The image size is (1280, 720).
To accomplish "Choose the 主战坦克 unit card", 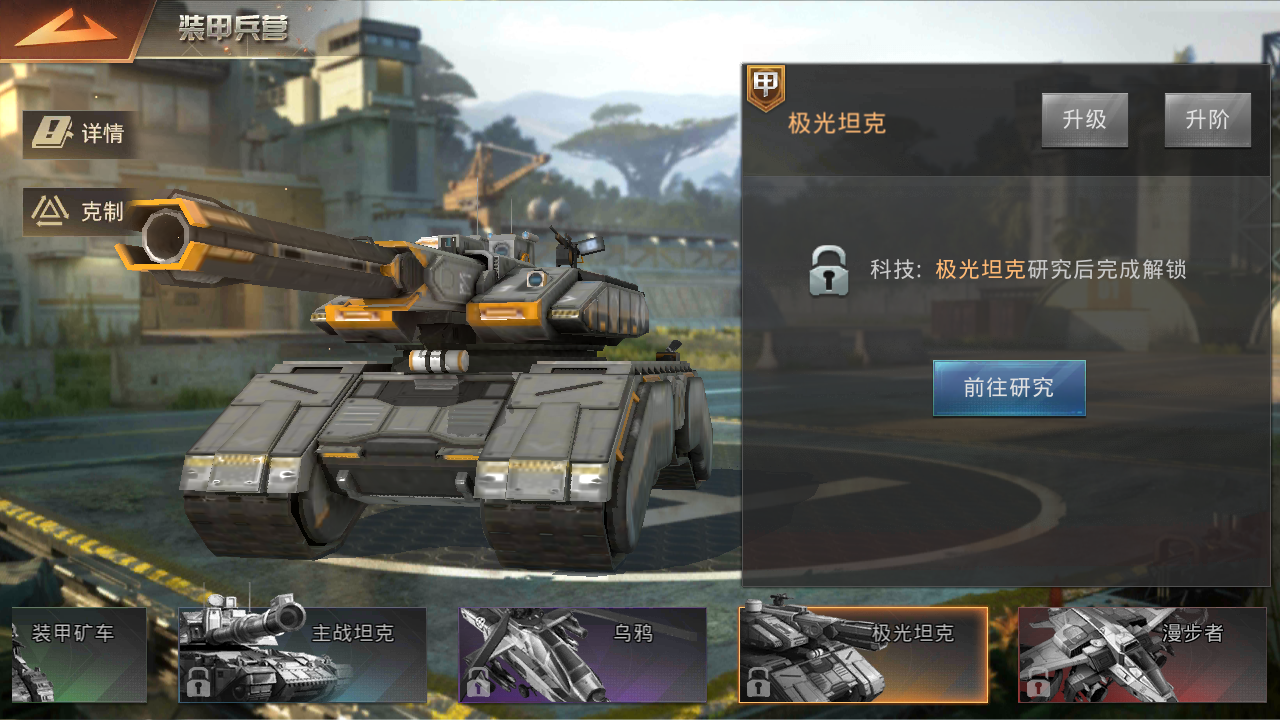I will [302, 653].
